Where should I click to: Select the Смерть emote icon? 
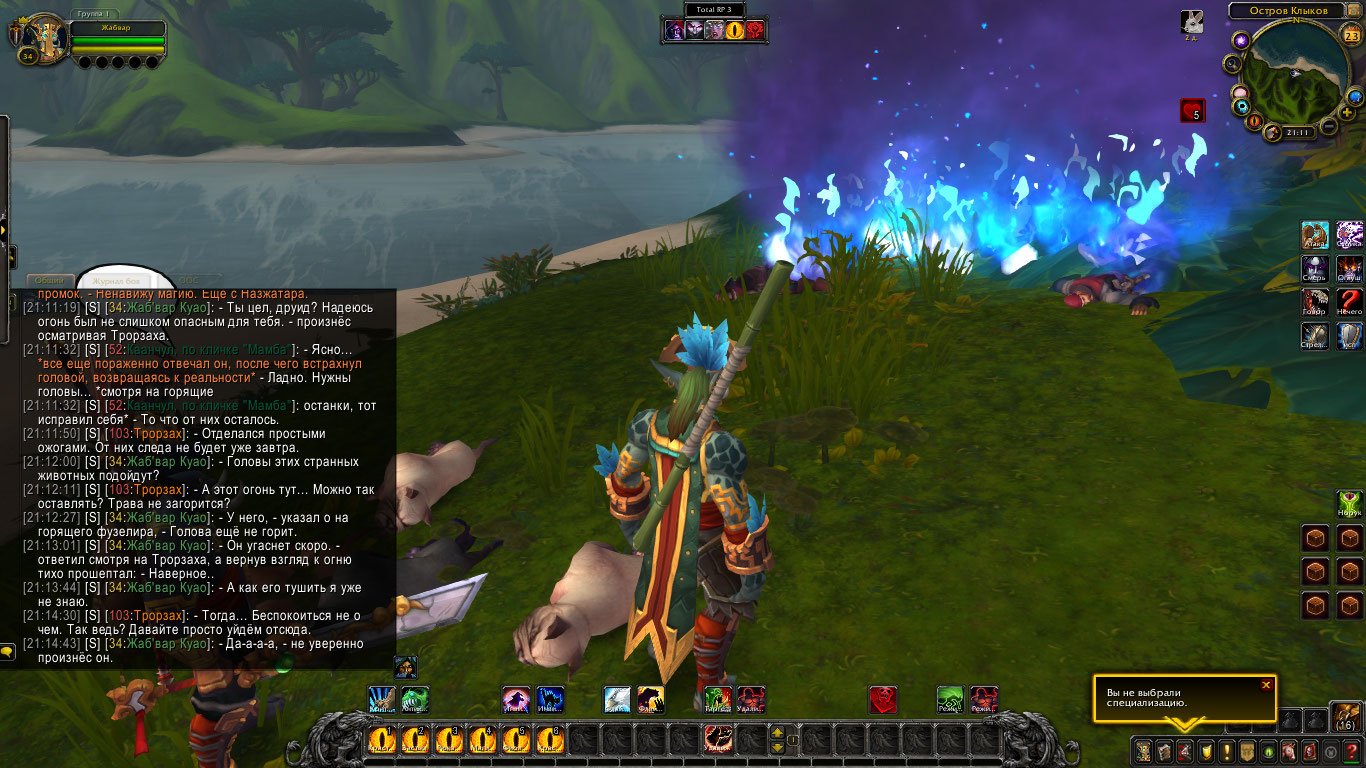[1315, 269]
